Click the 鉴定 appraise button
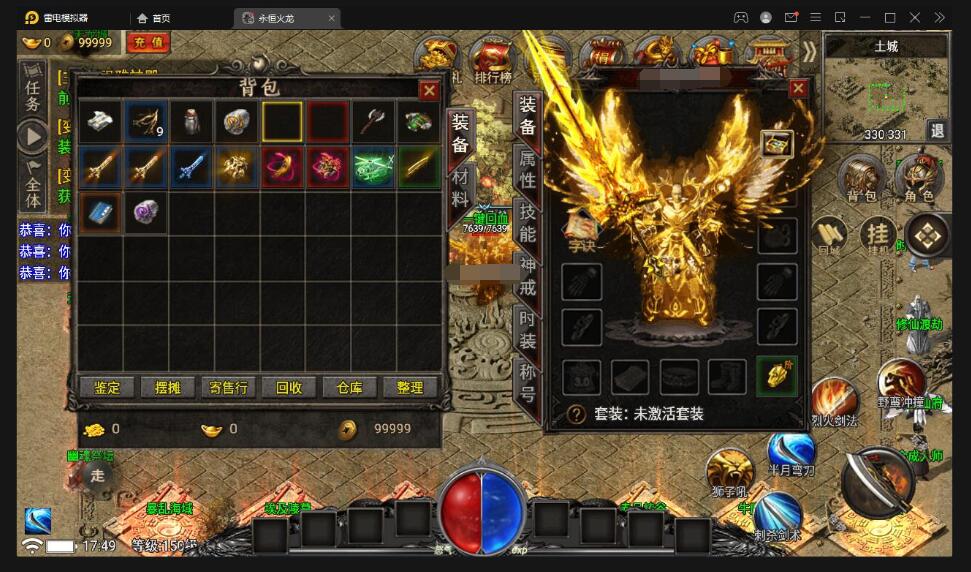 [107, 387]
